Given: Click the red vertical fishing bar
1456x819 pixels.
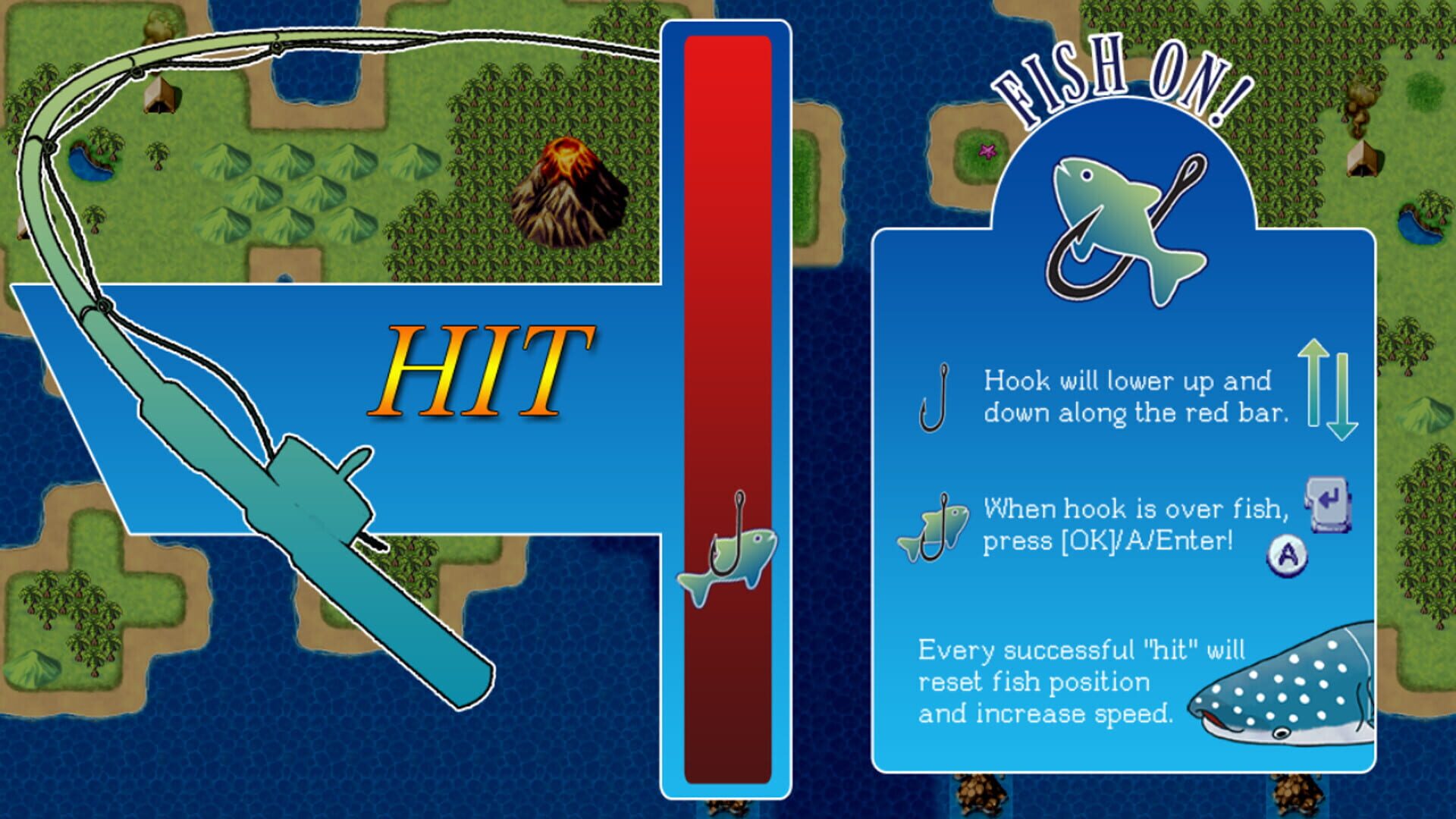Looking at the screenshot, I should pos(730,303).
